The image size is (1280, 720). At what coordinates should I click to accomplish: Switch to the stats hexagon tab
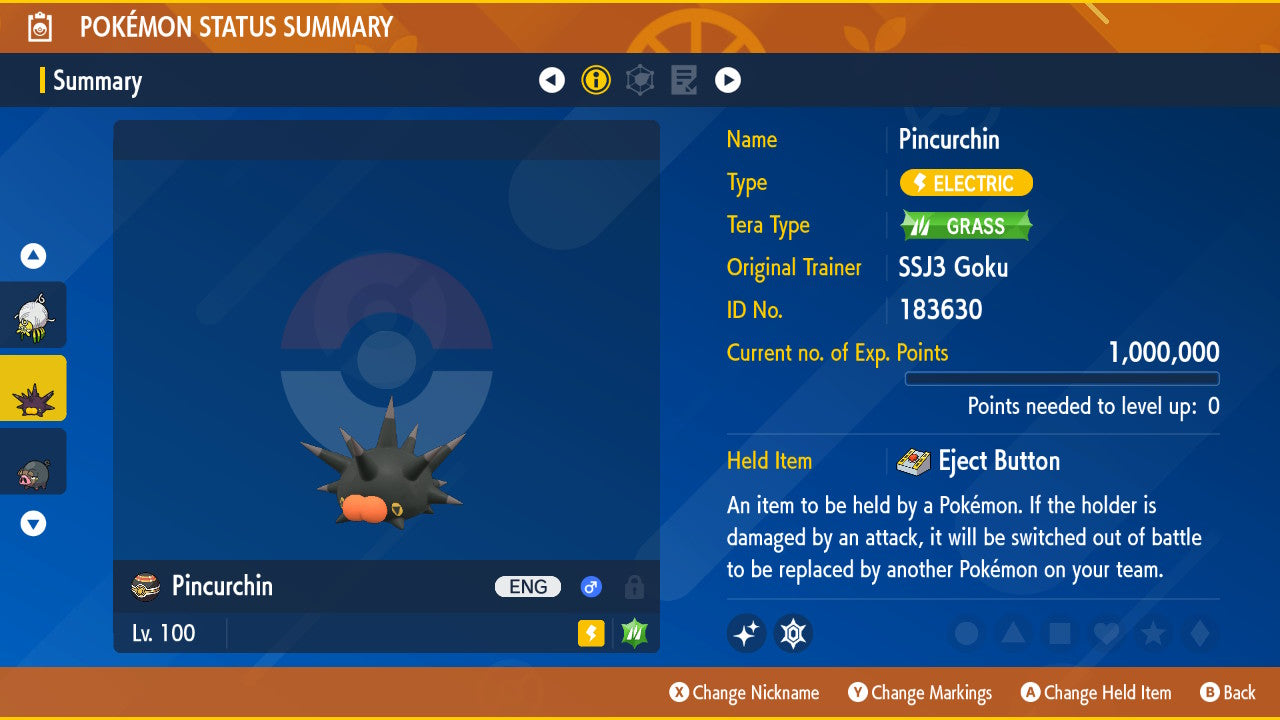point(640,80)
